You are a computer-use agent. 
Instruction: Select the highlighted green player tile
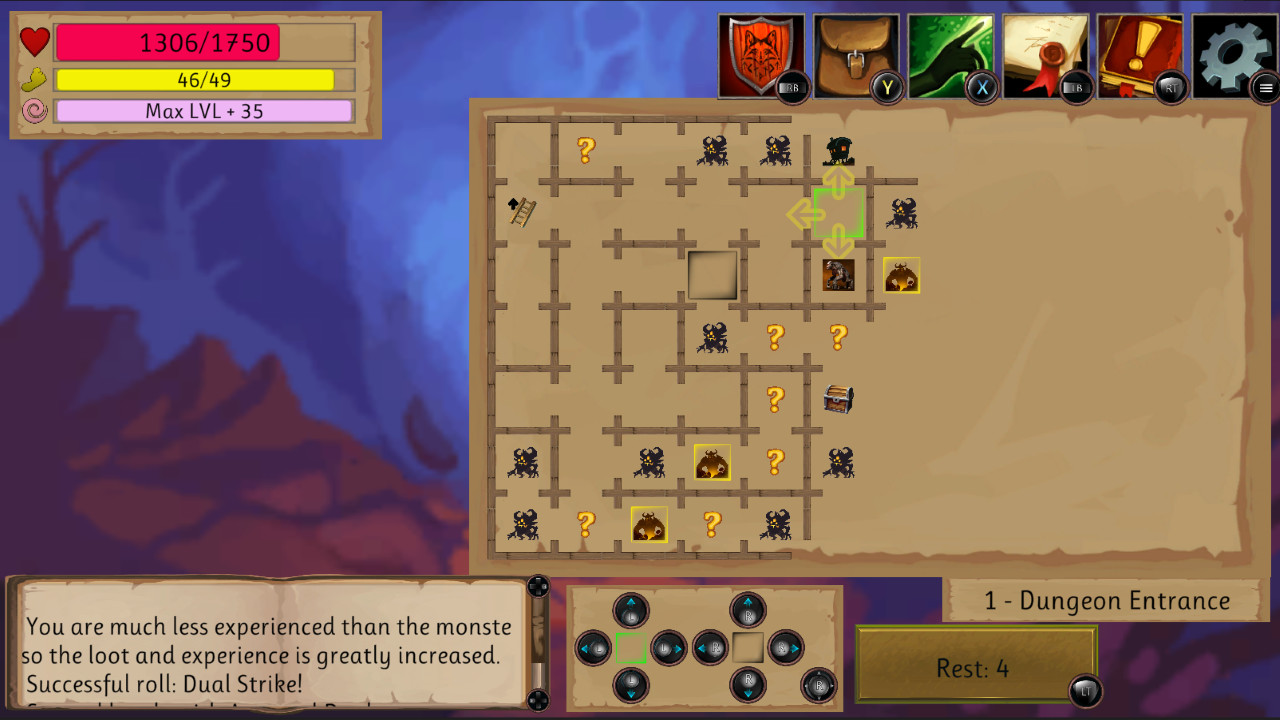[839, 212]
